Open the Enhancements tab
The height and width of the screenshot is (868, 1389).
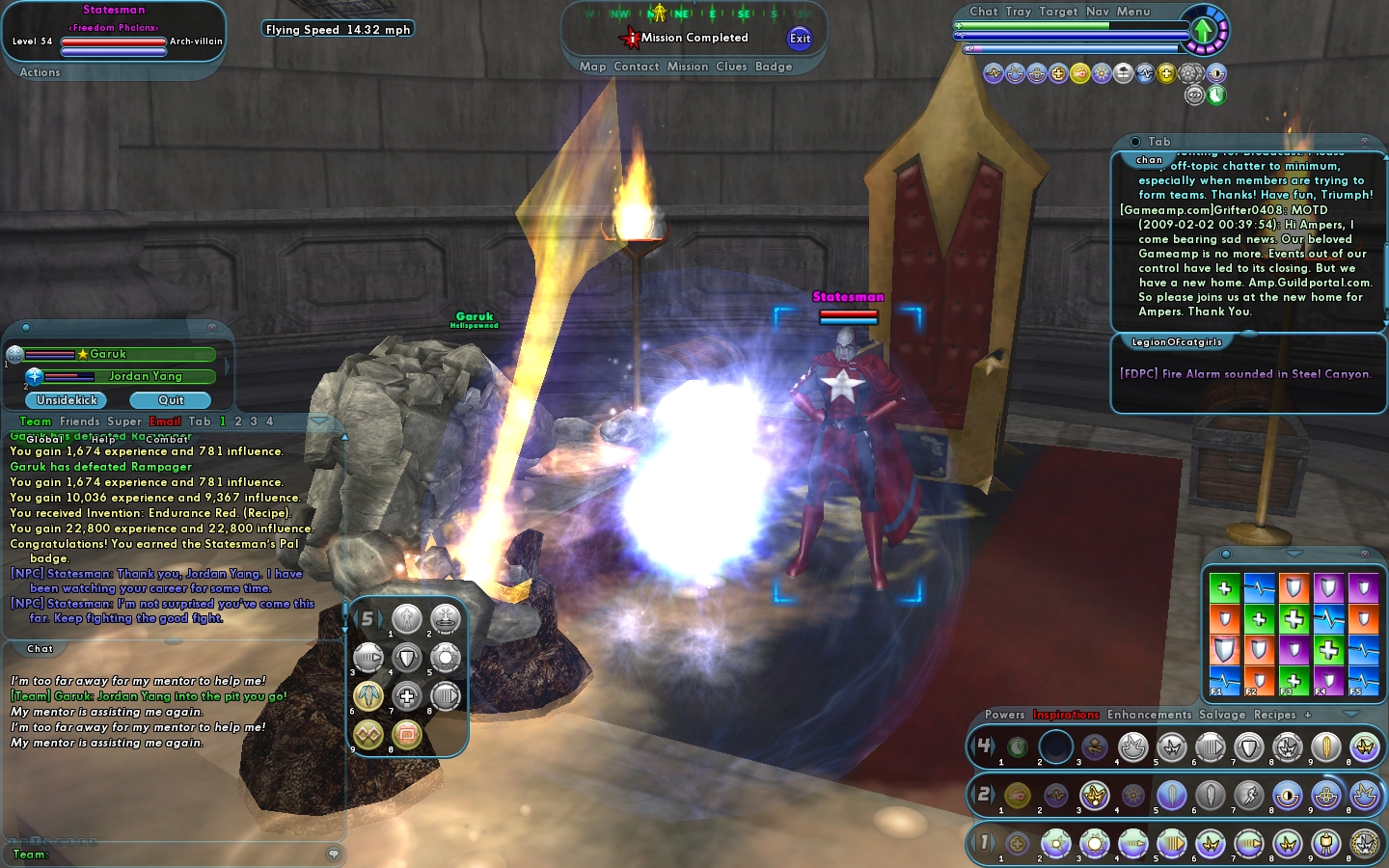(x=1149, y=715)
